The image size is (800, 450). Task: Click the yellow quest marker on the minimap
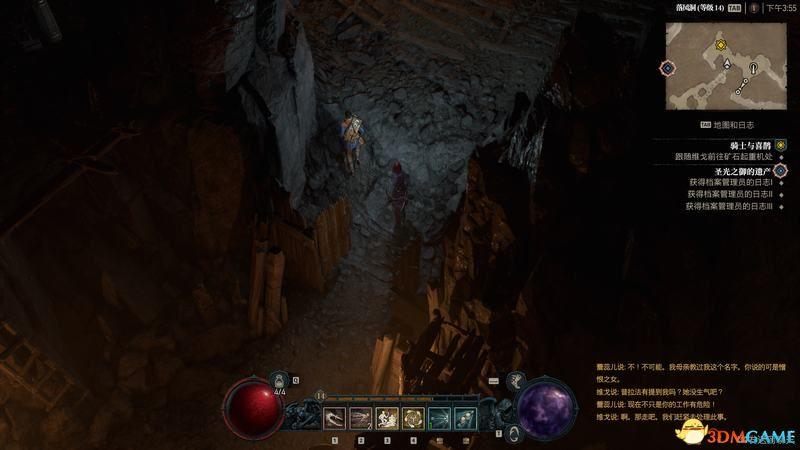click(x=718, y=45)
